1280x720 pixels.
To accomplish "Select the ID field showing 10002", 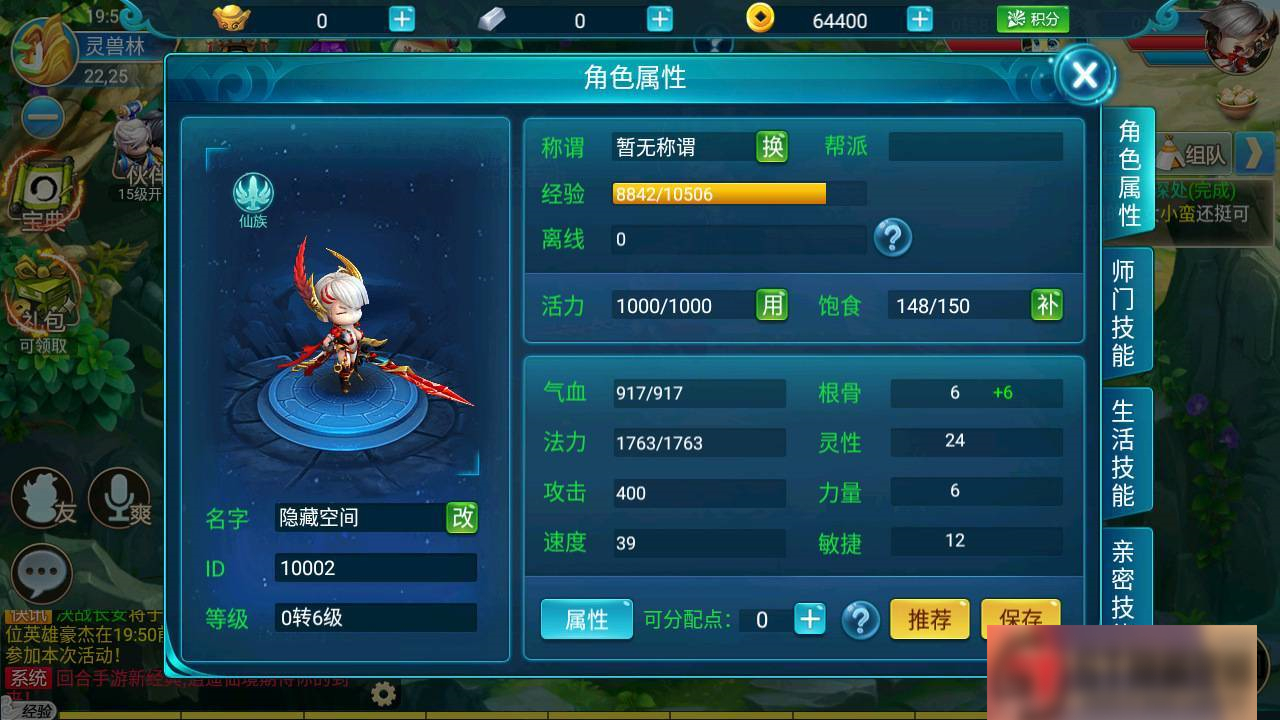I will tap(375, 568).
